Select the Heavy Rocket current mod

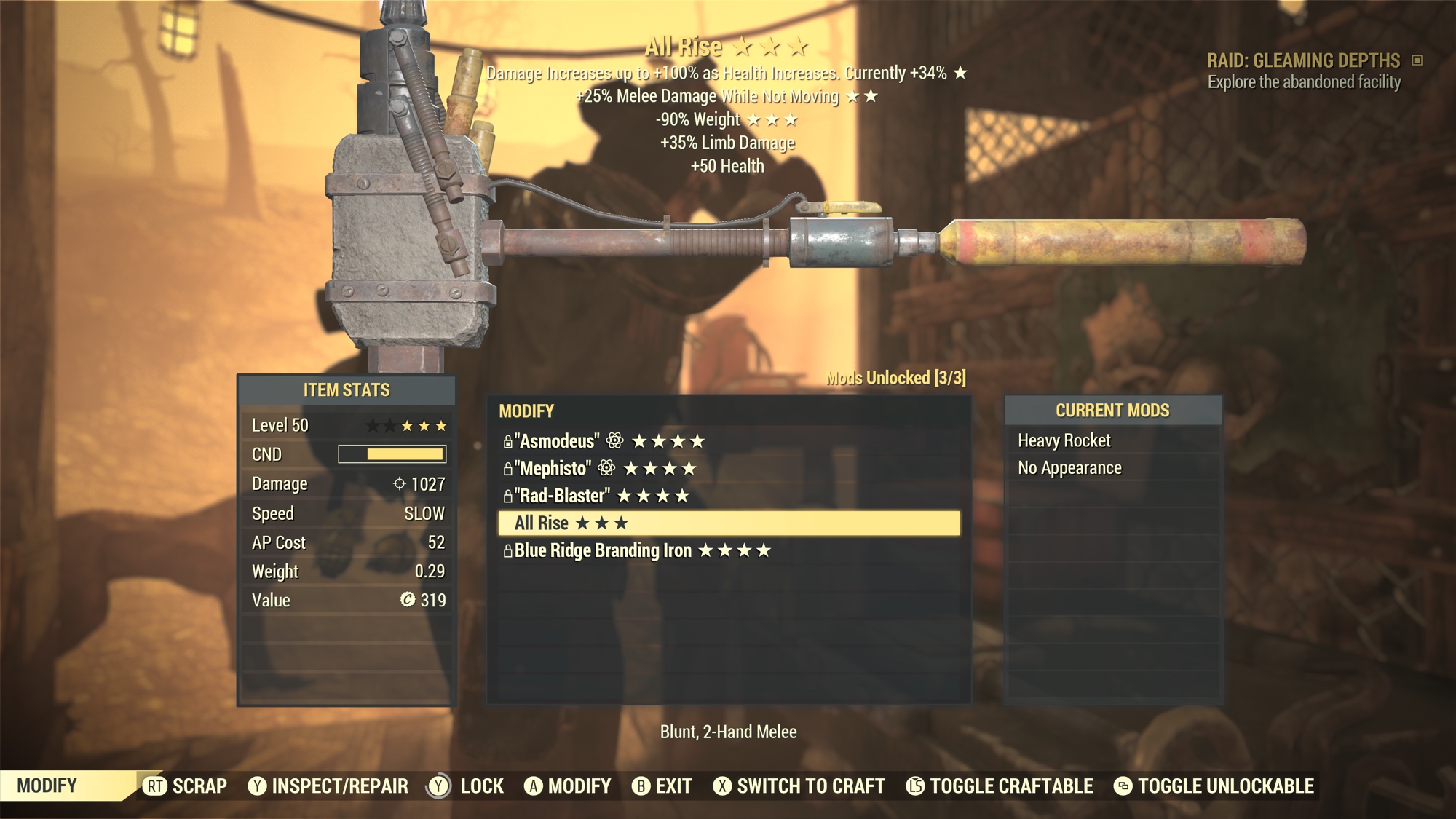tap(1064, 440)
